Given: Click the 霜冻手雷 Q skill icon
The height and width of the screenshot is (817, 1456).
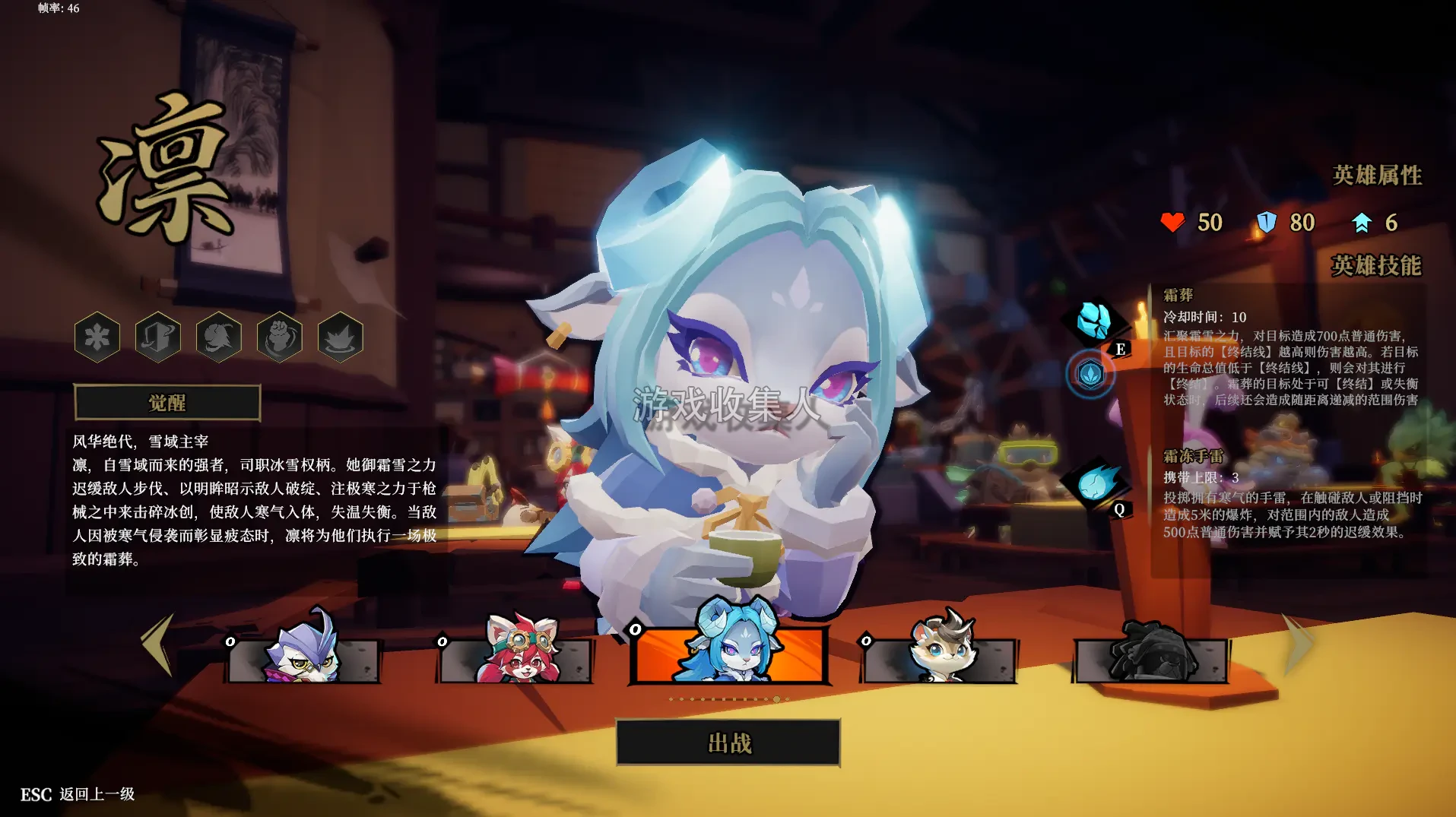Looking at the screenshot, I should click(1095, 483).
